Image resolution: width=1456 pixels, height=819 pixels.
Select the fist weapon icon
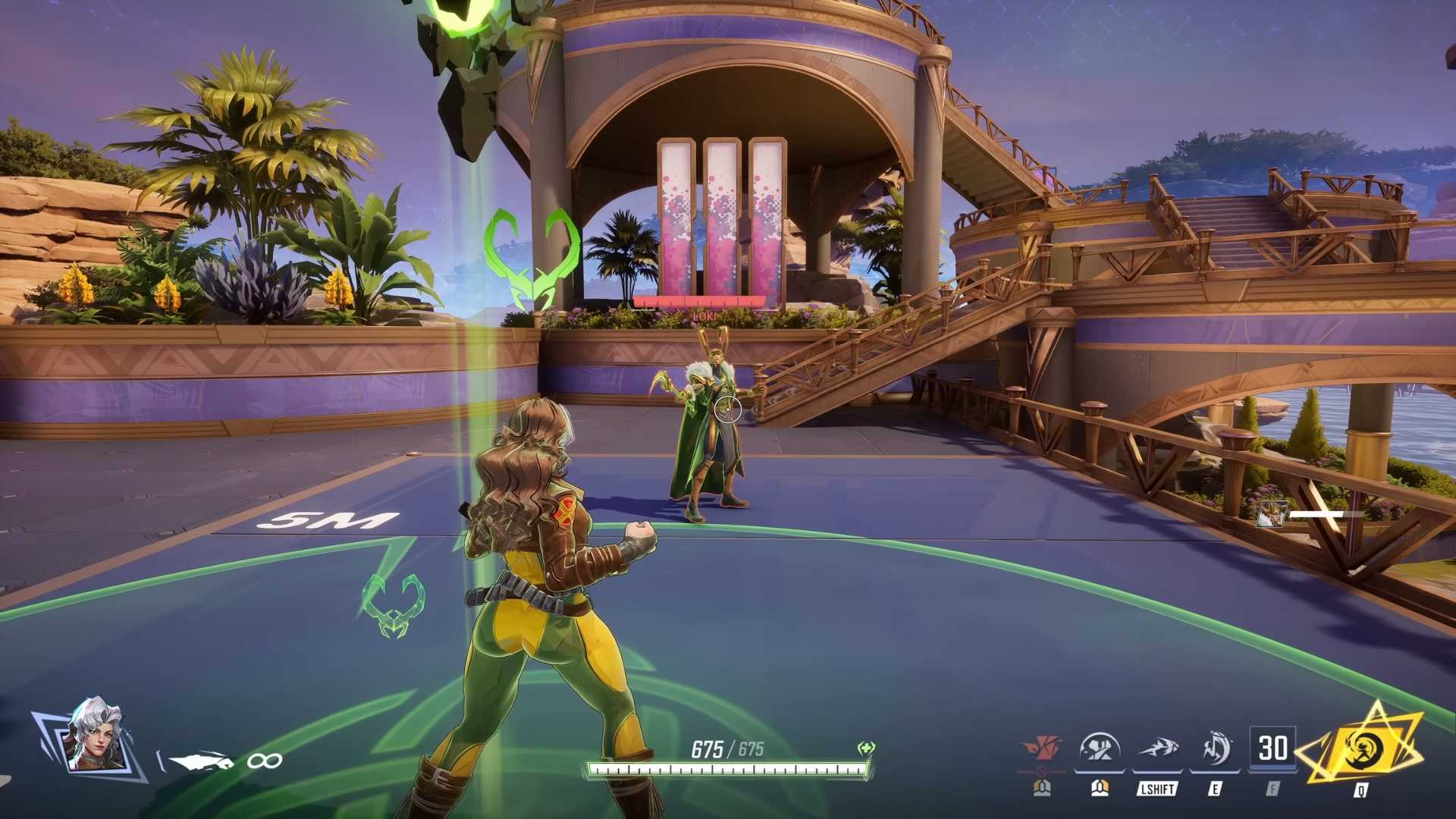click(200, 760)
